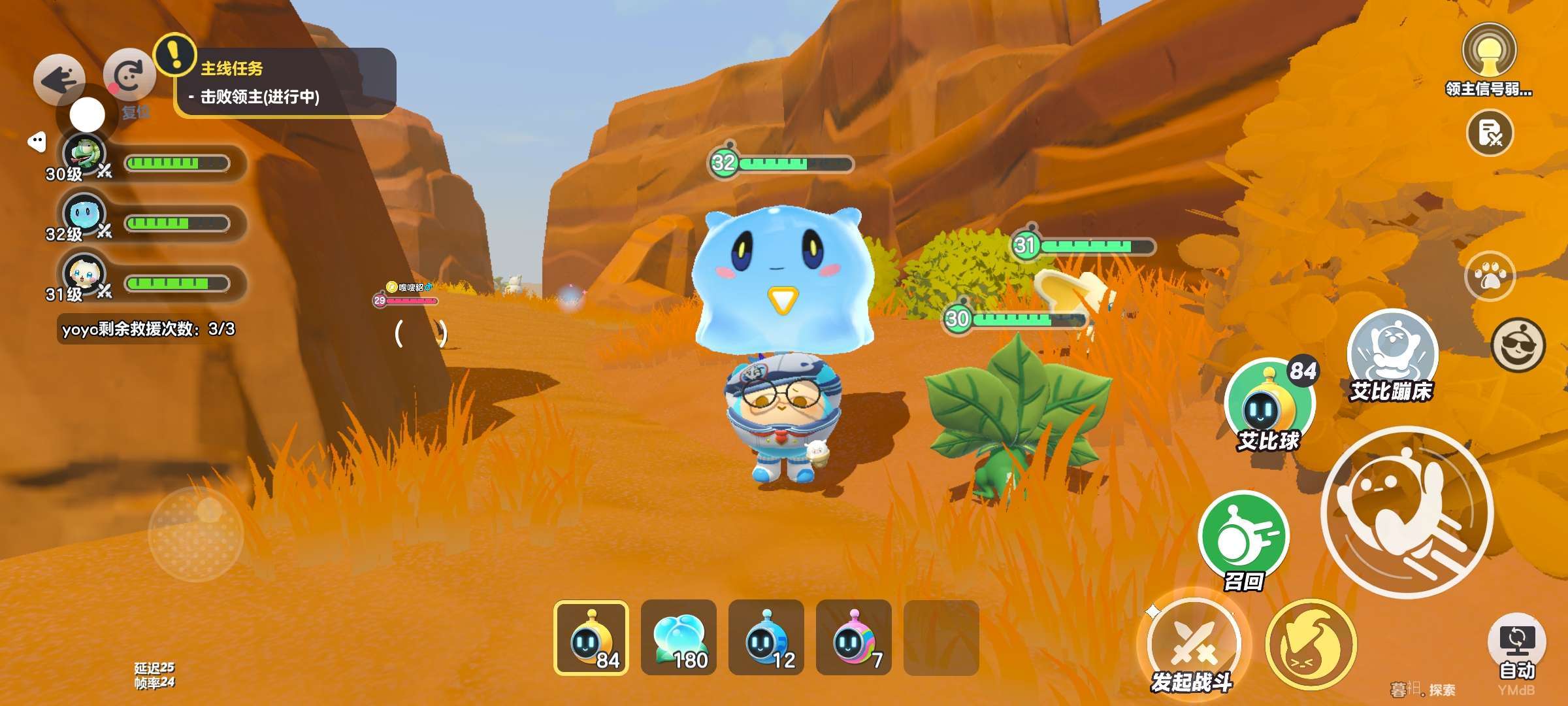Recall pet with 召回 button
Screen dimensions: 1568x706
(1243, 537)
